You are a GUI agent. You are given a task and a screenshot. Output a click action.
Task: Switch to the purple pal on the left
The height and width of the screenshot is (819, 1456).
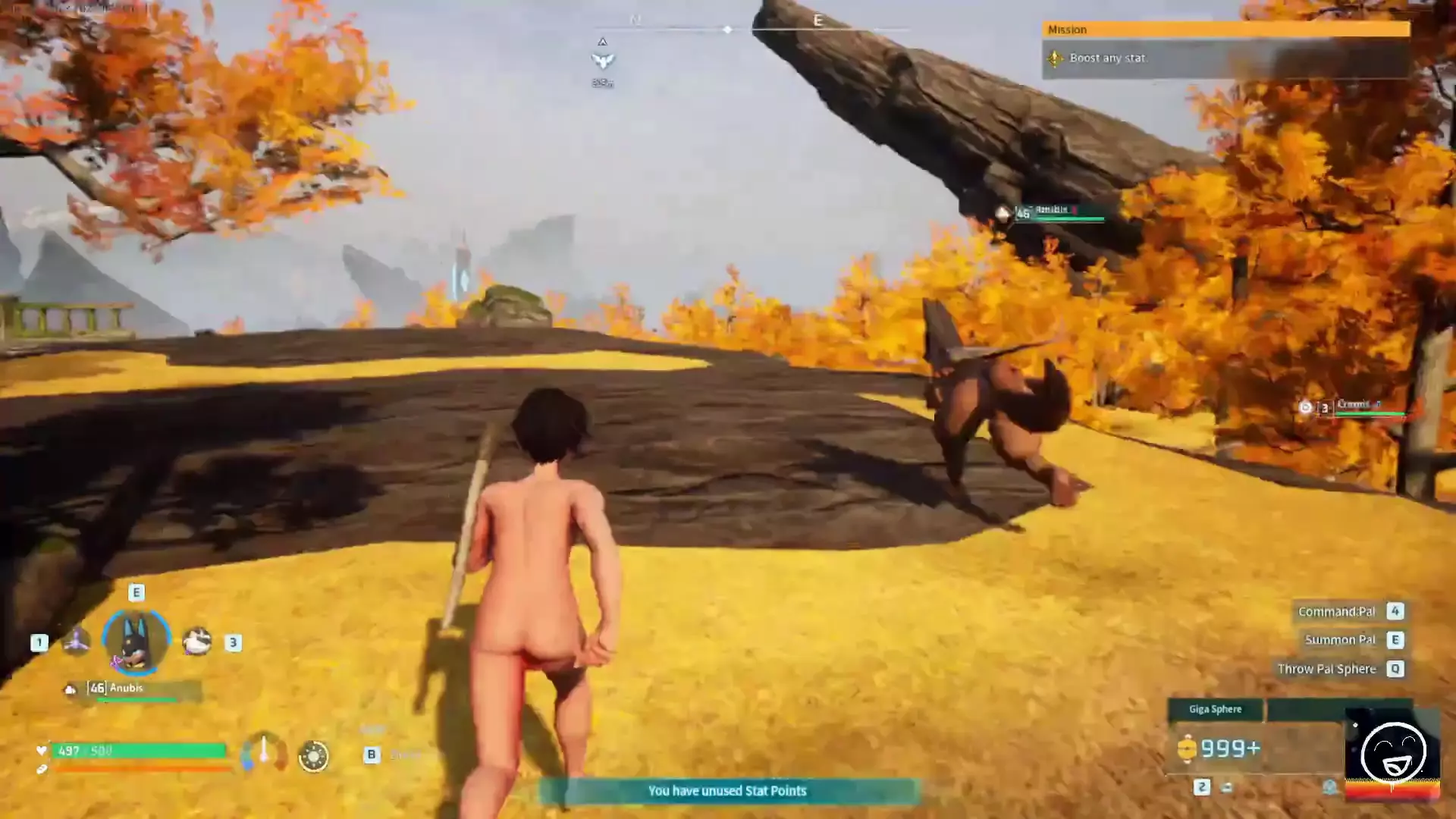pyautogui.click(x=76, y=642)
